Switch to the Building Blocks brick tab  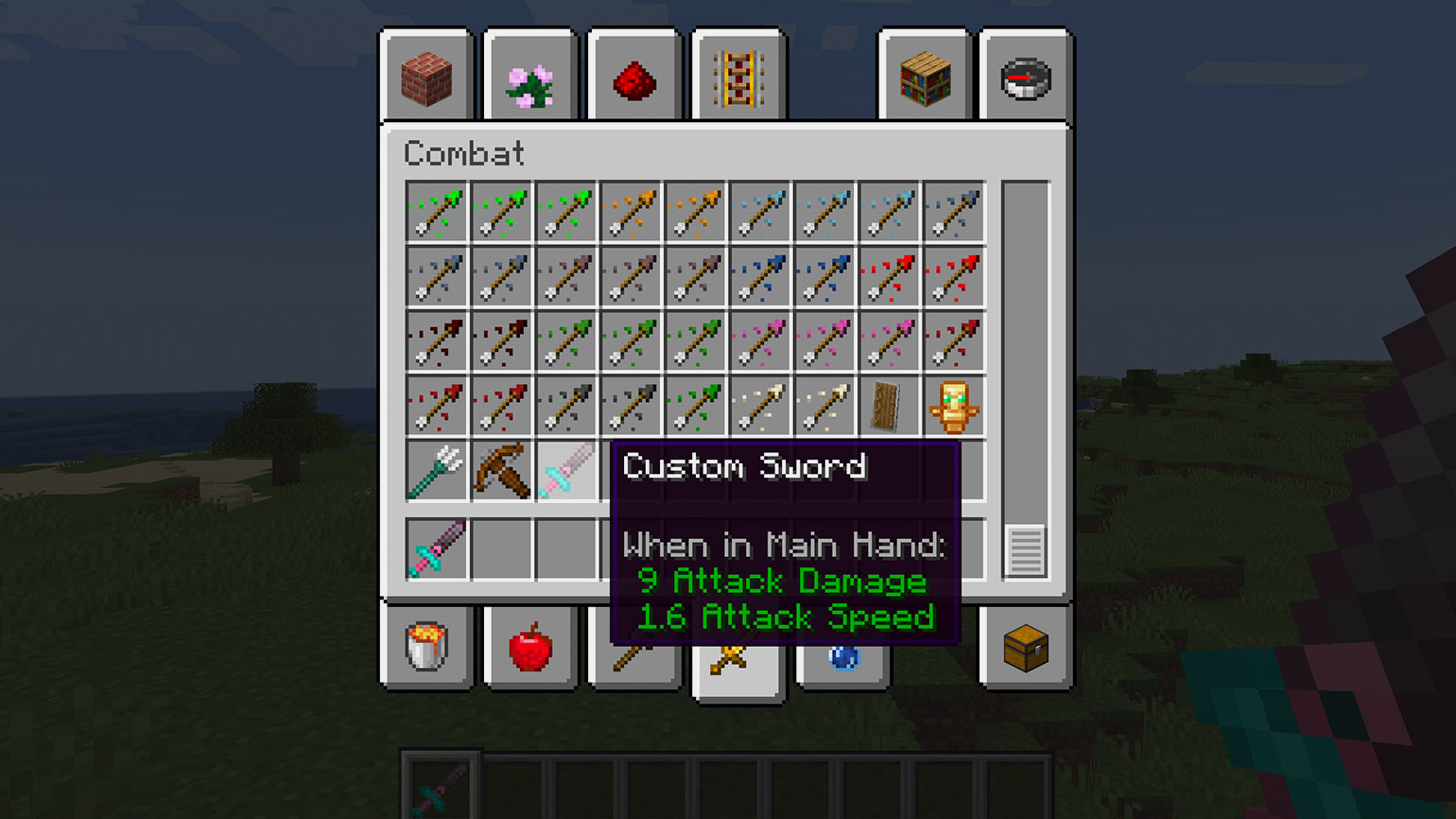point(426,79)
